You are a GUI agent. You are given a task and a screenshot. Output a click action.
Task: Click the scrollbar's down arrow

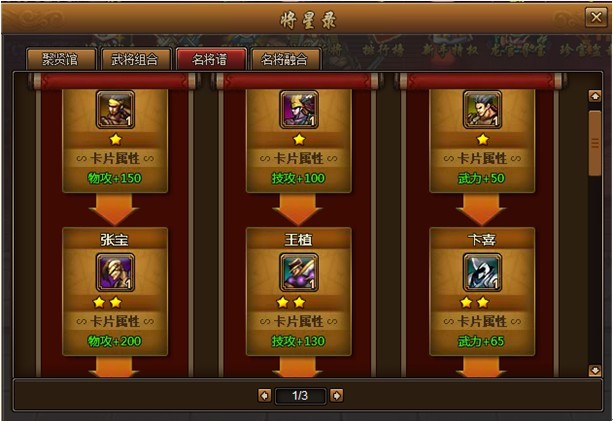(x=595, y=369)
